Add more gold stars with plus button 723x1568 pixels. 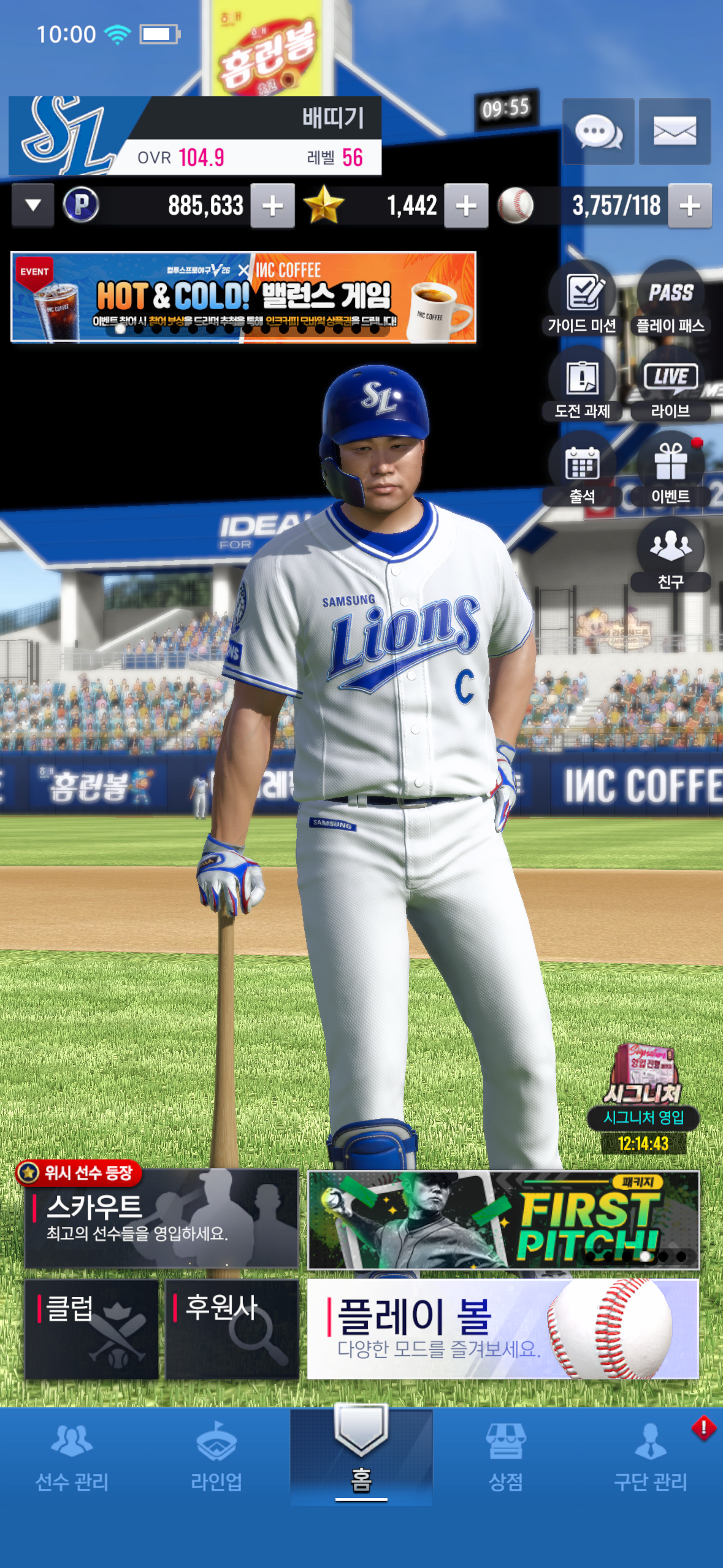click(x=466, y=206)
